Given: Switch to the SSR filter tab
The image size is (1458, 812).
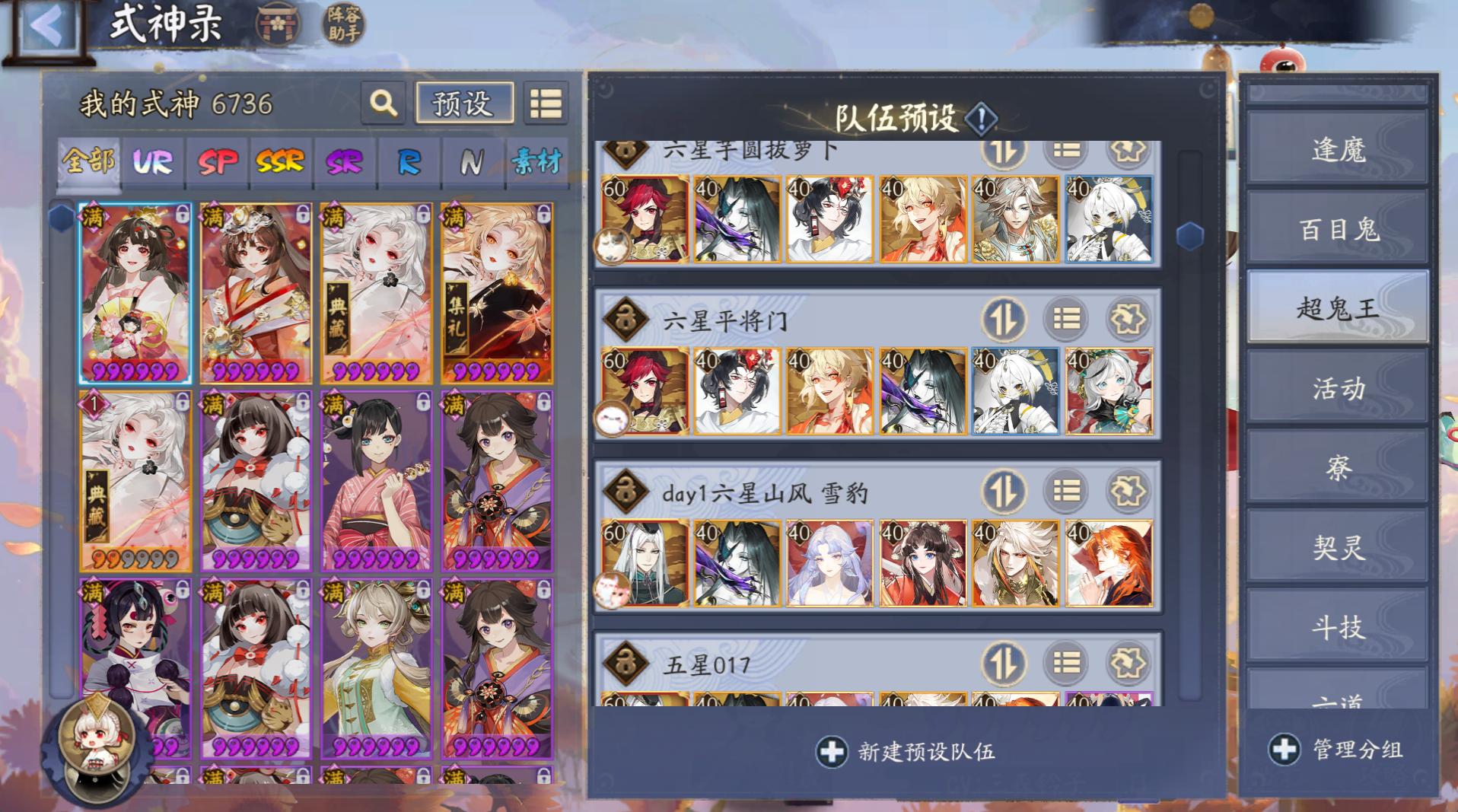Looking at the screenshot, I should pos(279,161).
